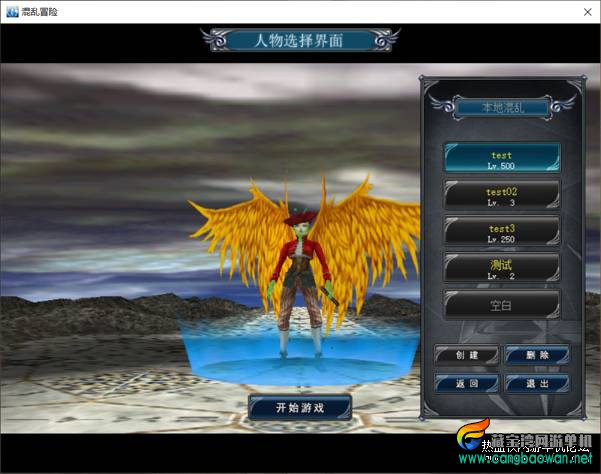The width and height of the screenshot is (601, 474).
Task: Delete character with the 删除 button
Action: tap(537, 355)
